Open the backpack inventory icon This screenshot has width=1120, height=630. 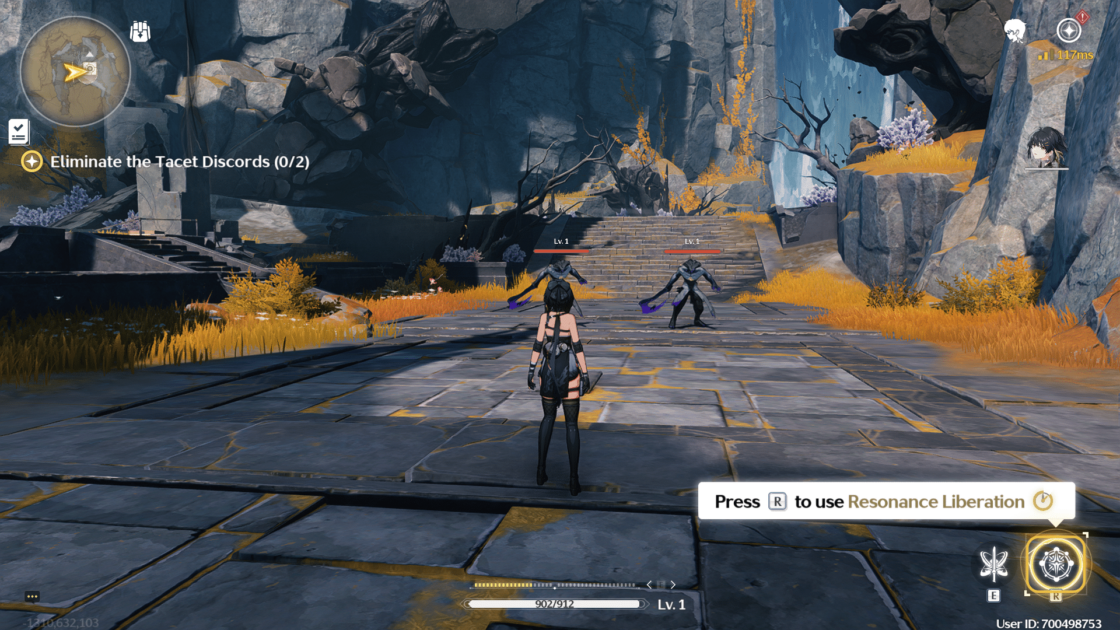pyautogui.click(x=140, y=32)
